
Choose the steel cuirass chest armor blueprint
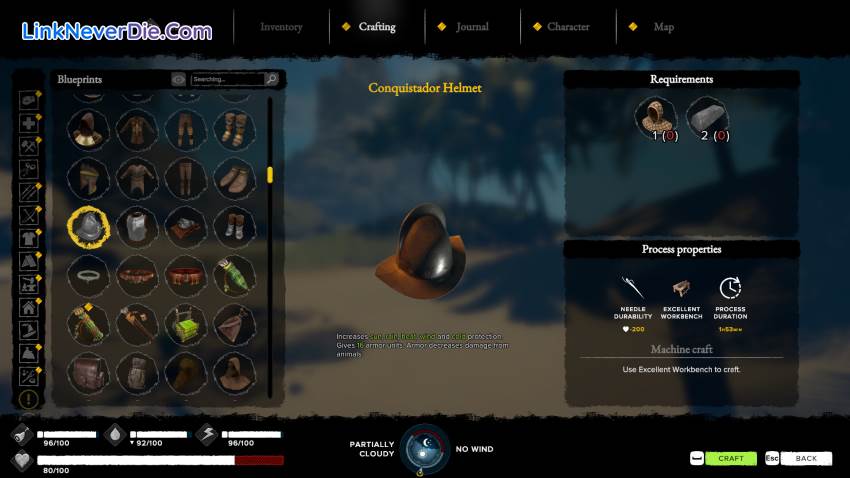pyautogui.click(x=136, y=226)
